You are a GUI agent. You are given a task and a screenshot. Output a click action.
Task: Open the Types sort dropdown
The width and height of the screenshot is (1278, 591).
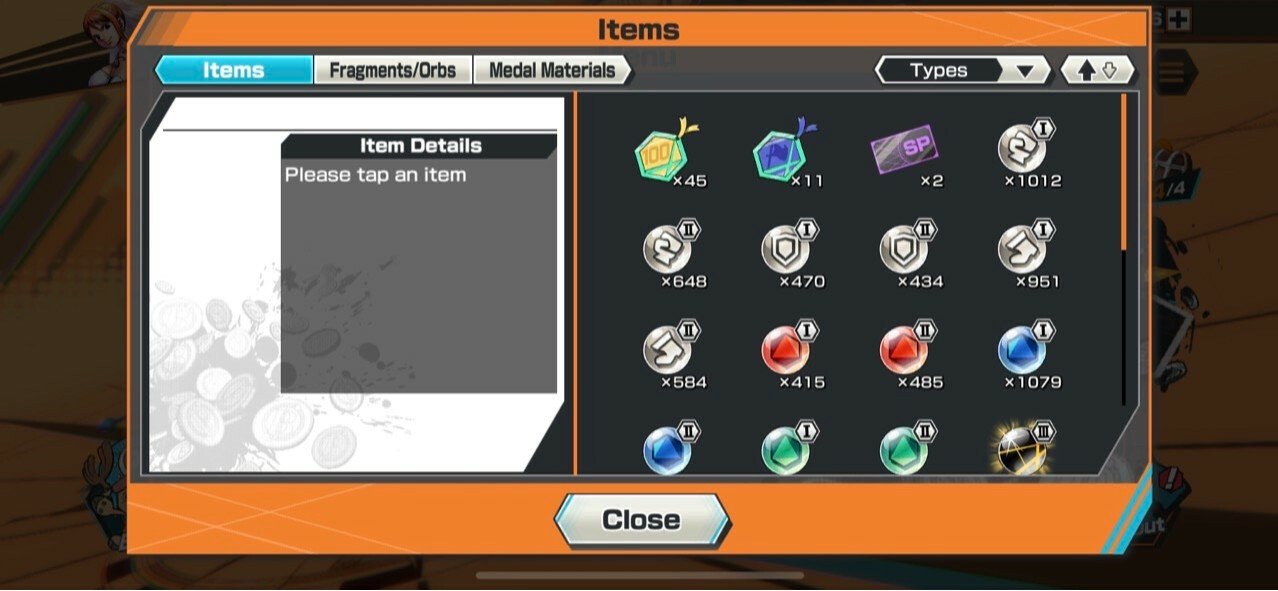coord(961,70)
